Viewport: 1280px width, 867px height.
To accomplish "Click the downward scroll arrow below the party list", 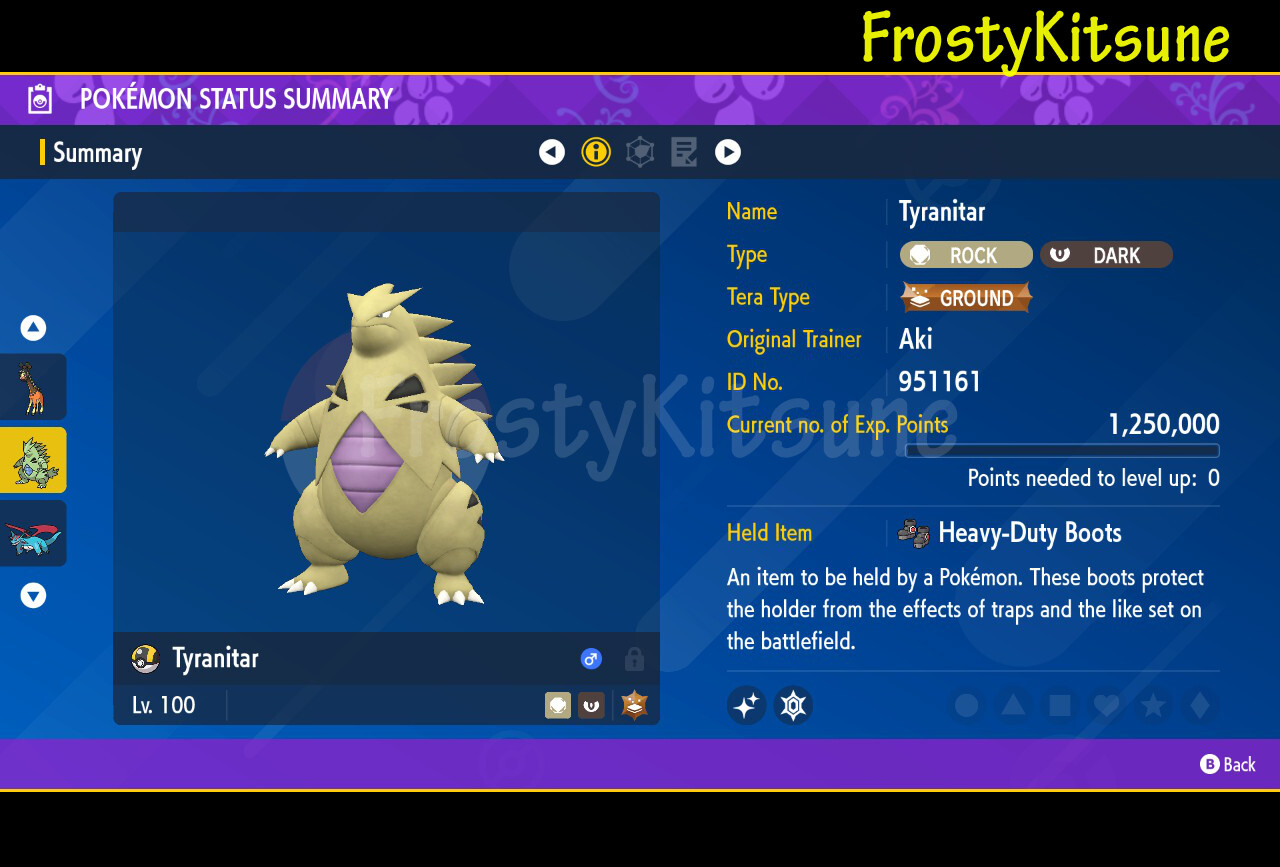I will [x=33, y=595].
